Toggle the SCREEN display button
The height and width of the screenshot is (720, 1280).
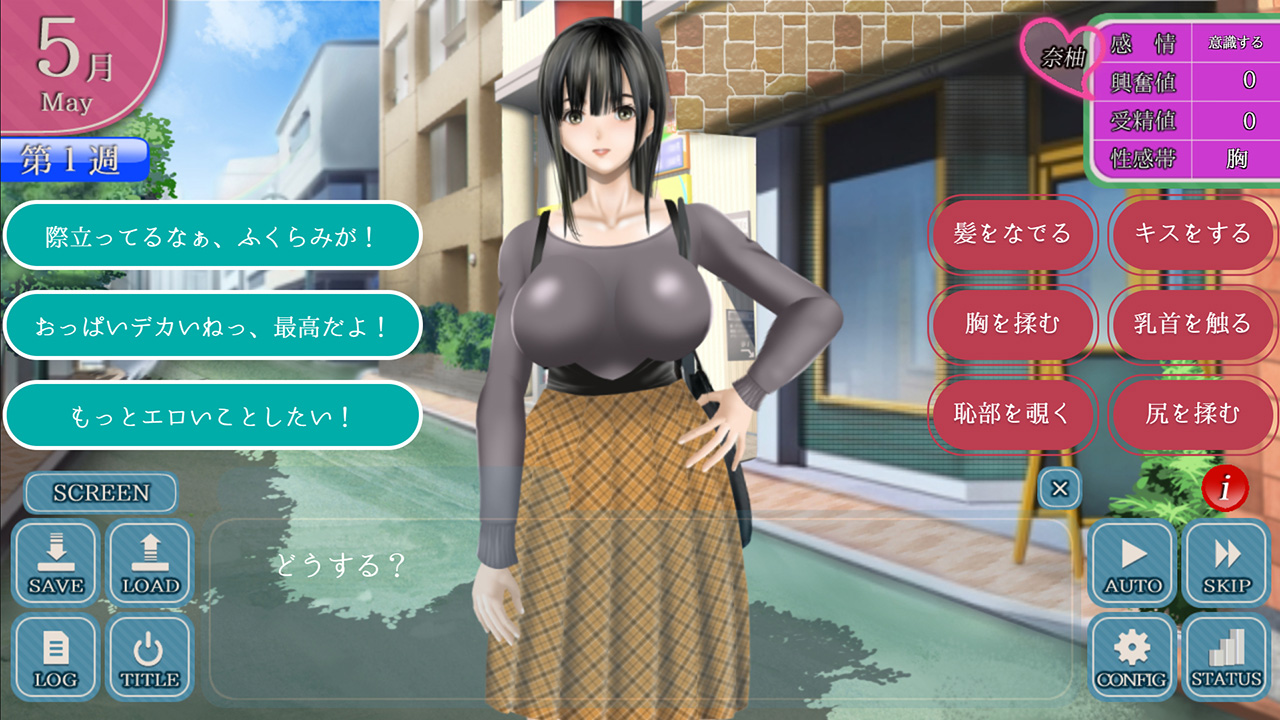101,493
